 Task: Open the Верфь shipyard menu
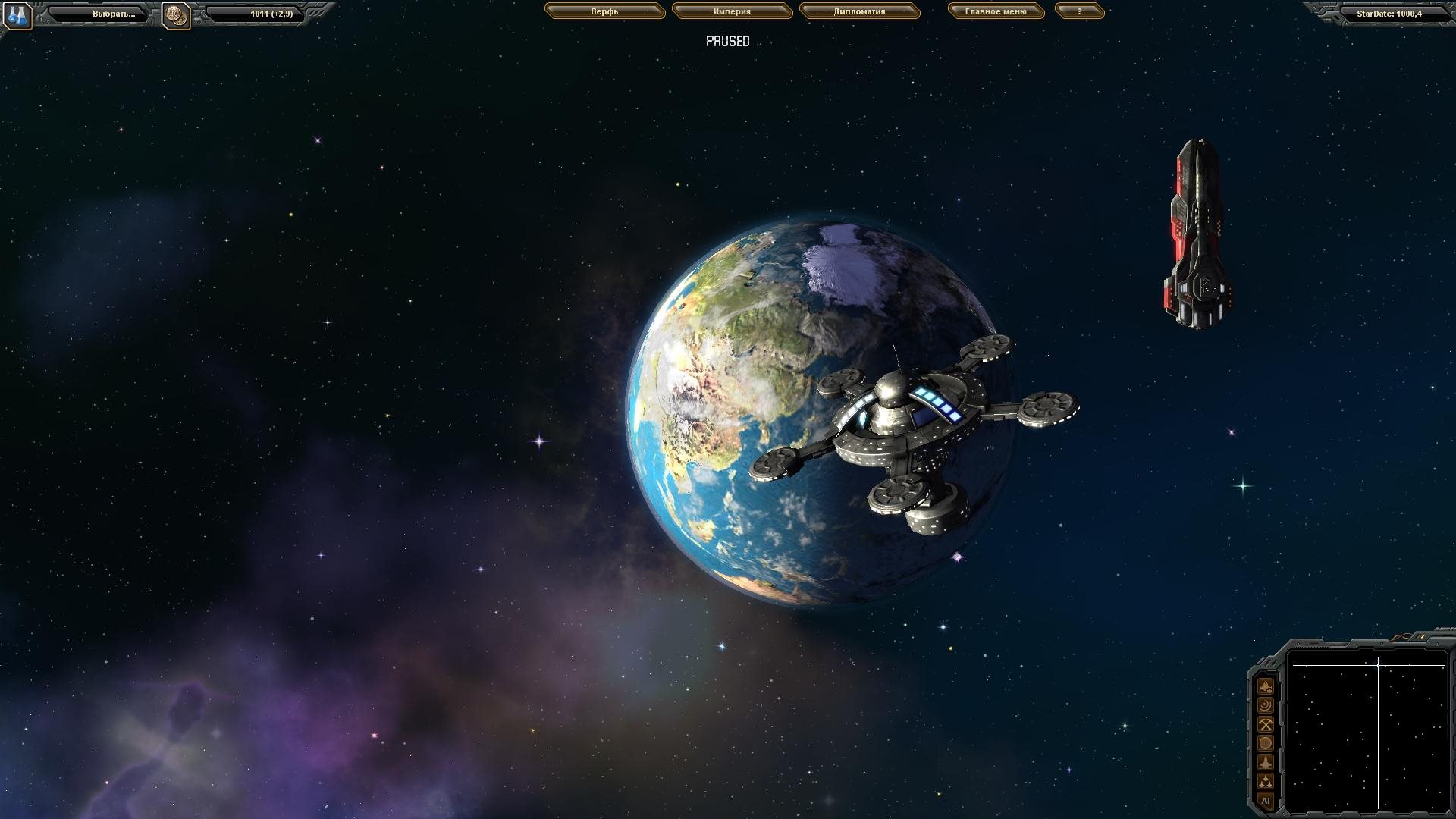pyautogui.click(x=604, y=12)
